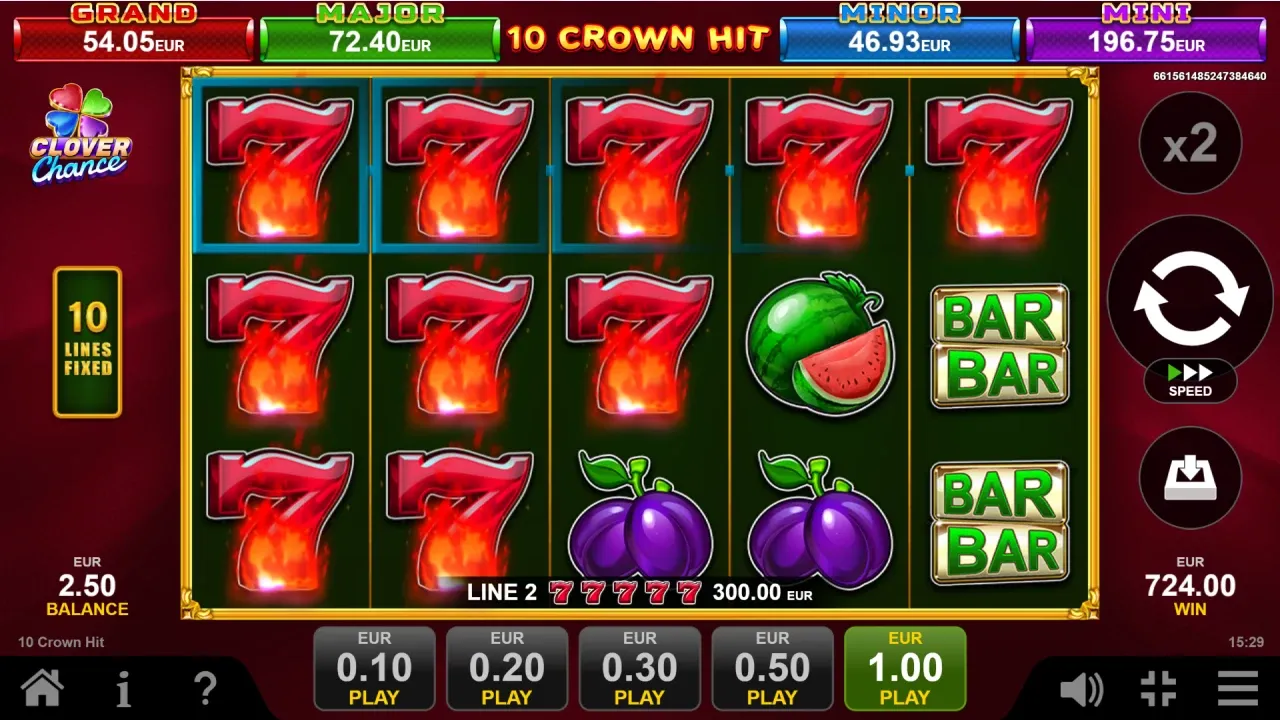Image resolution: width=1280 pixels, height=720 pixels.
Task: Toggle SPEED mode under the spin button
Action: click(1189, 383)
